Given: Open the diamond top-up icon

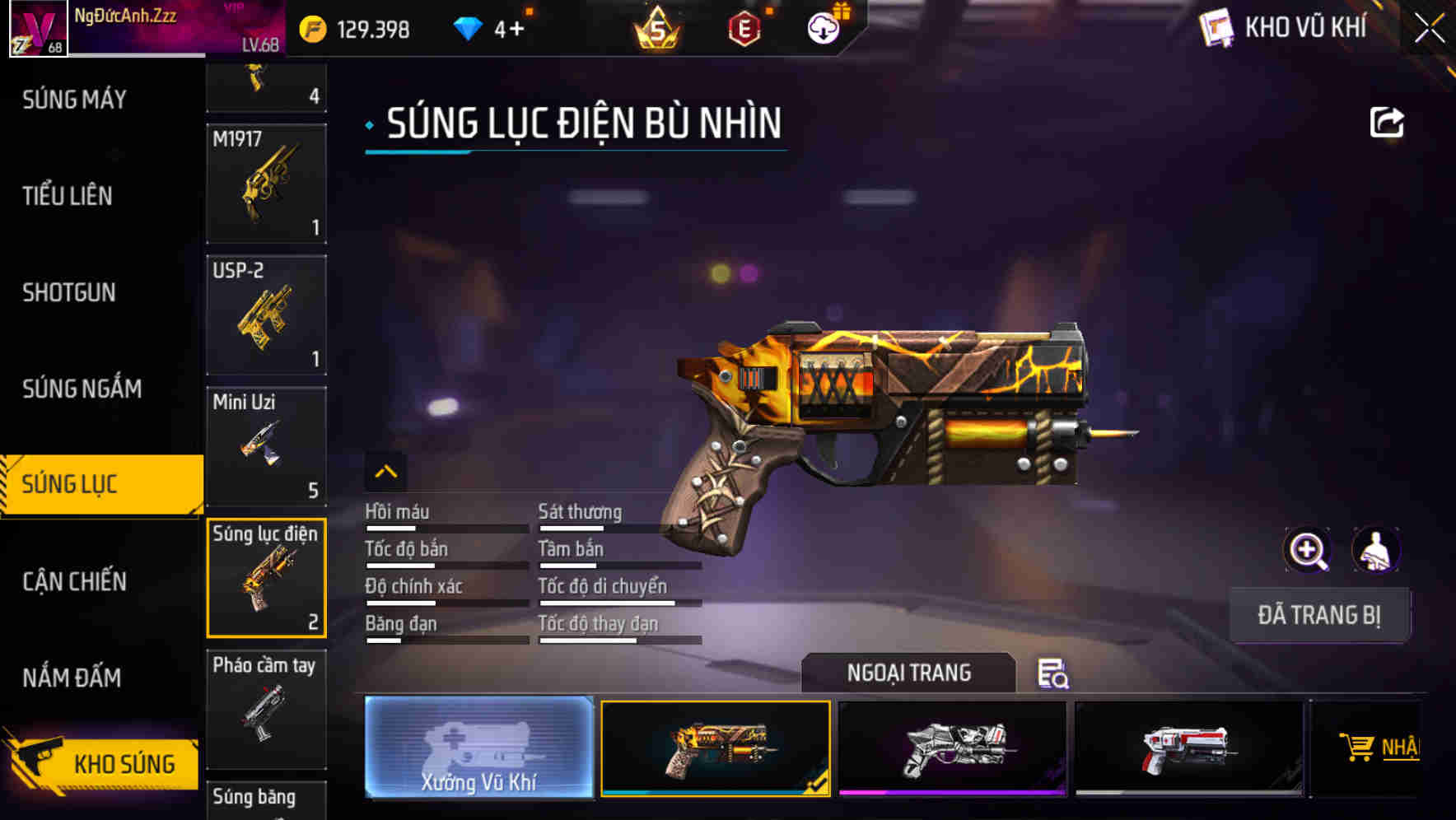Looking at the screenshot, I should pos(468,27).
